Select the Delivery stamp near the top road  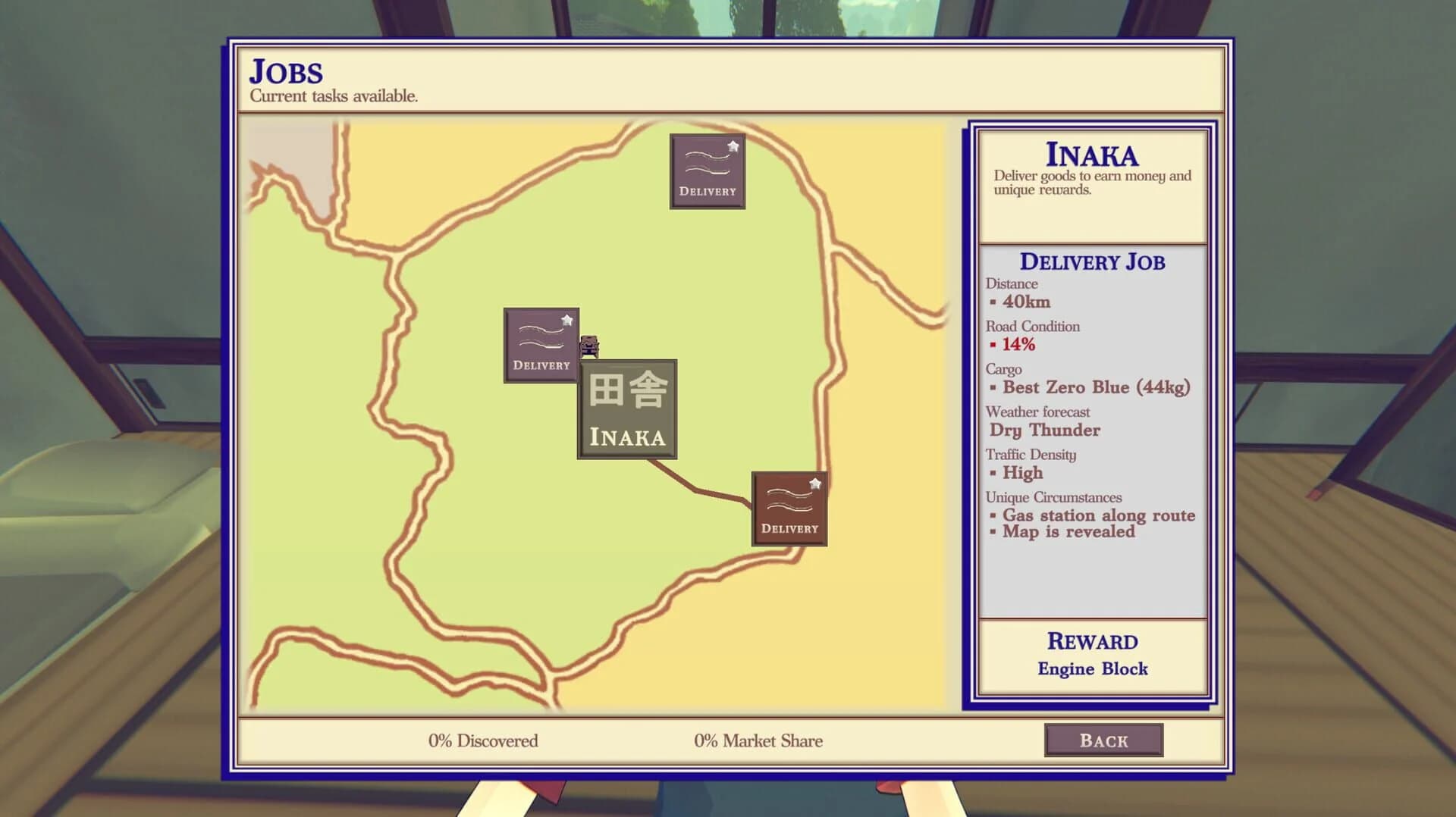point(708,171)
